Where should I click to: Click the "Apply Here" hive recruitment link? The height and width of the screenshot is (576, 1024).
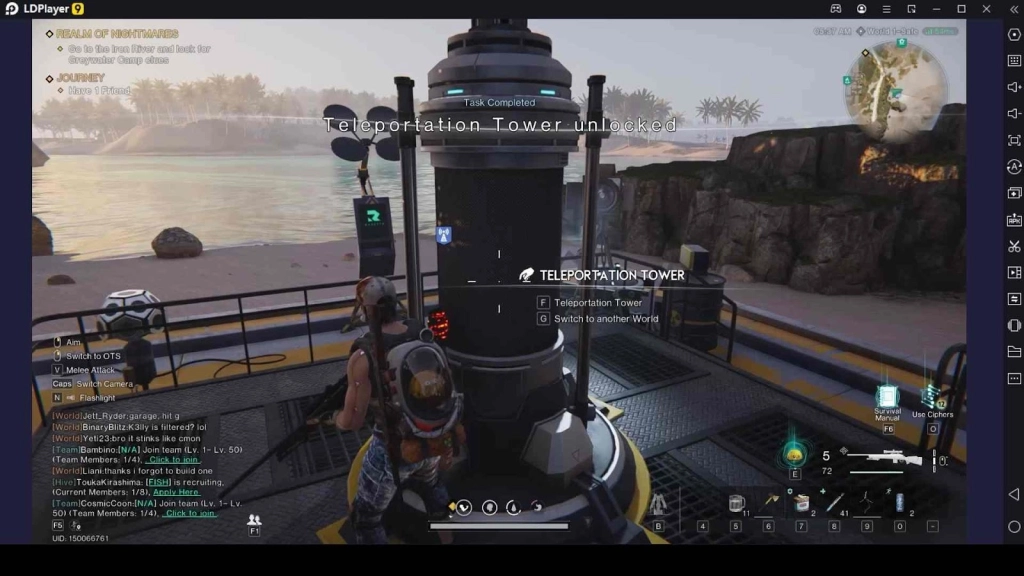coord(176,492)
